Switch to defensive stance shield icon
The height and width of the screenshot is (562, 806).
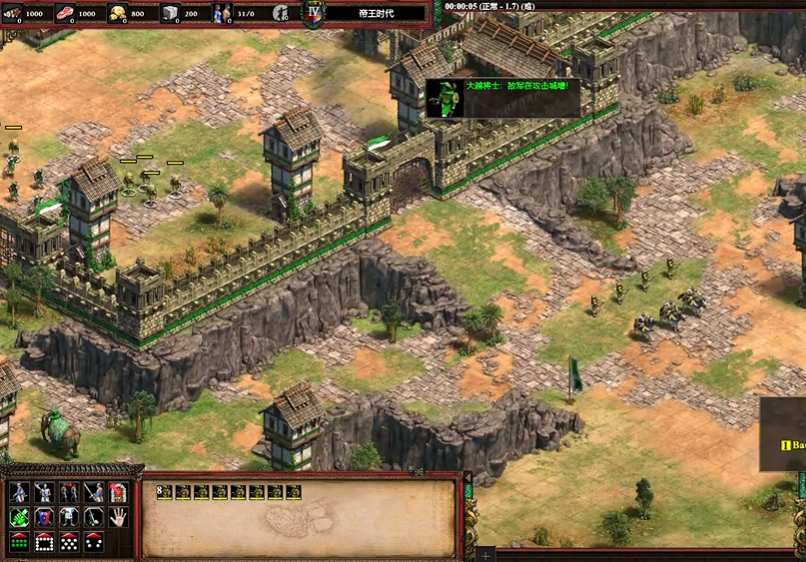pyautogui.click(x=44, y=517)
